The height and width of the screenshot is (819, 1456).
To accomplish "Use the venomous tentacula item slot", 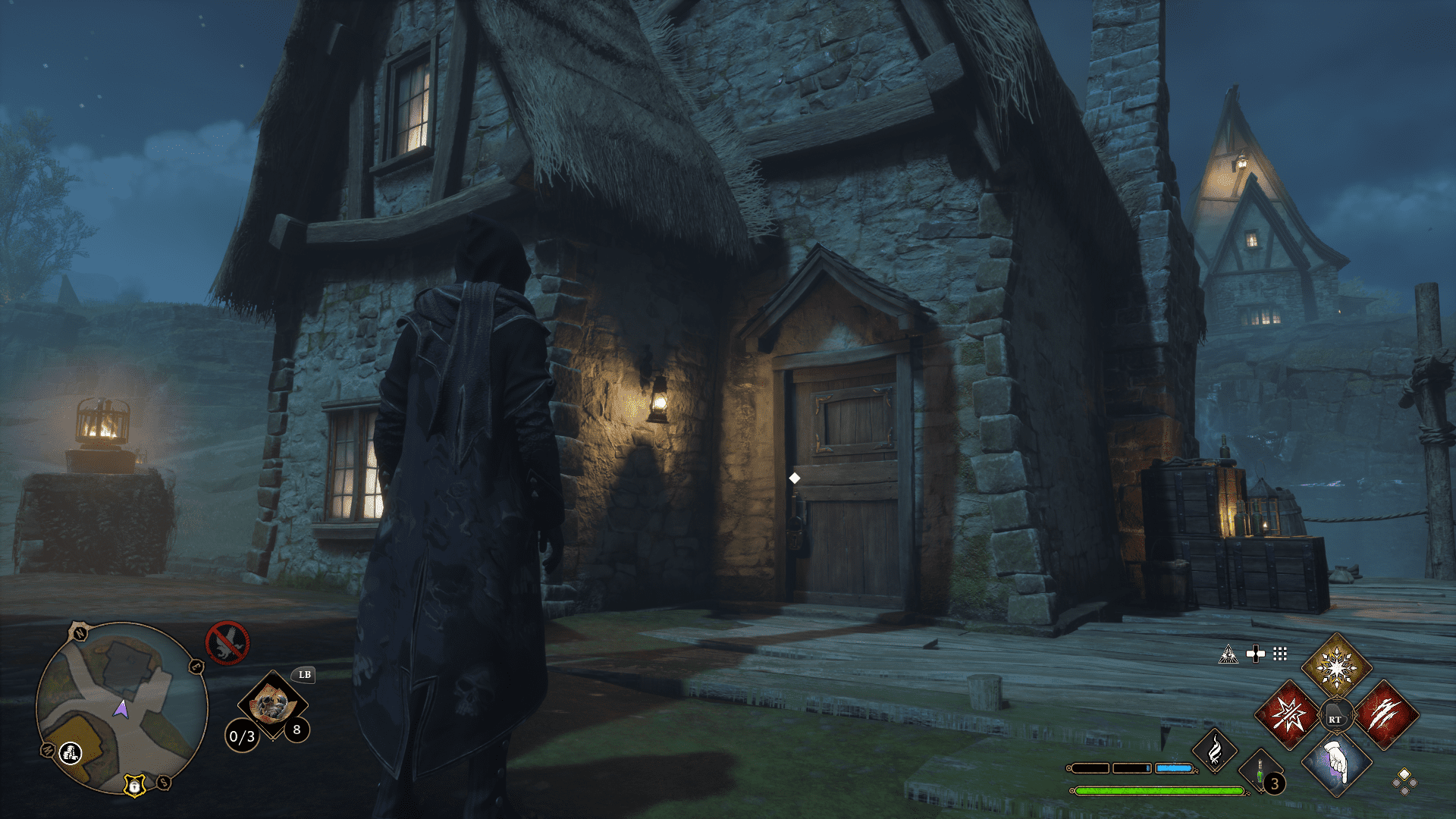I will point(271,704).
